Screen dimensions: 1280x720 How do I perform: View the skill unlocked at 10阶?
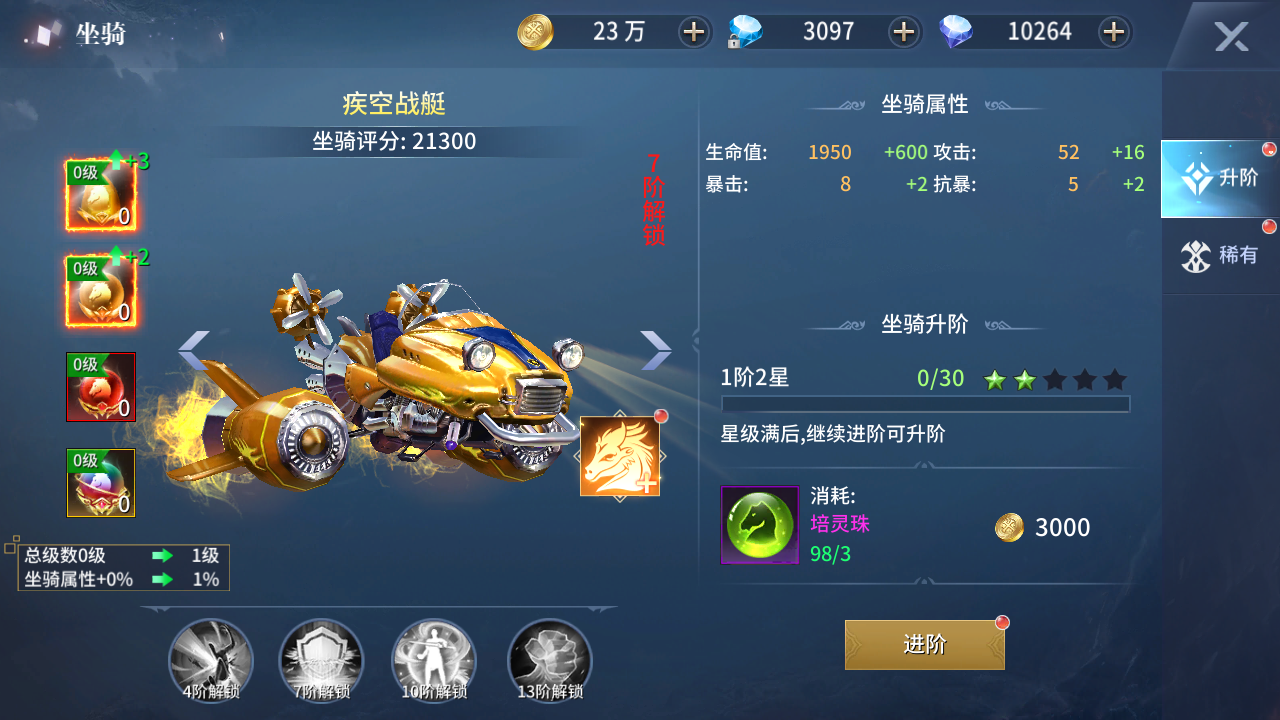pyautogui.click(x=434, y=660)
